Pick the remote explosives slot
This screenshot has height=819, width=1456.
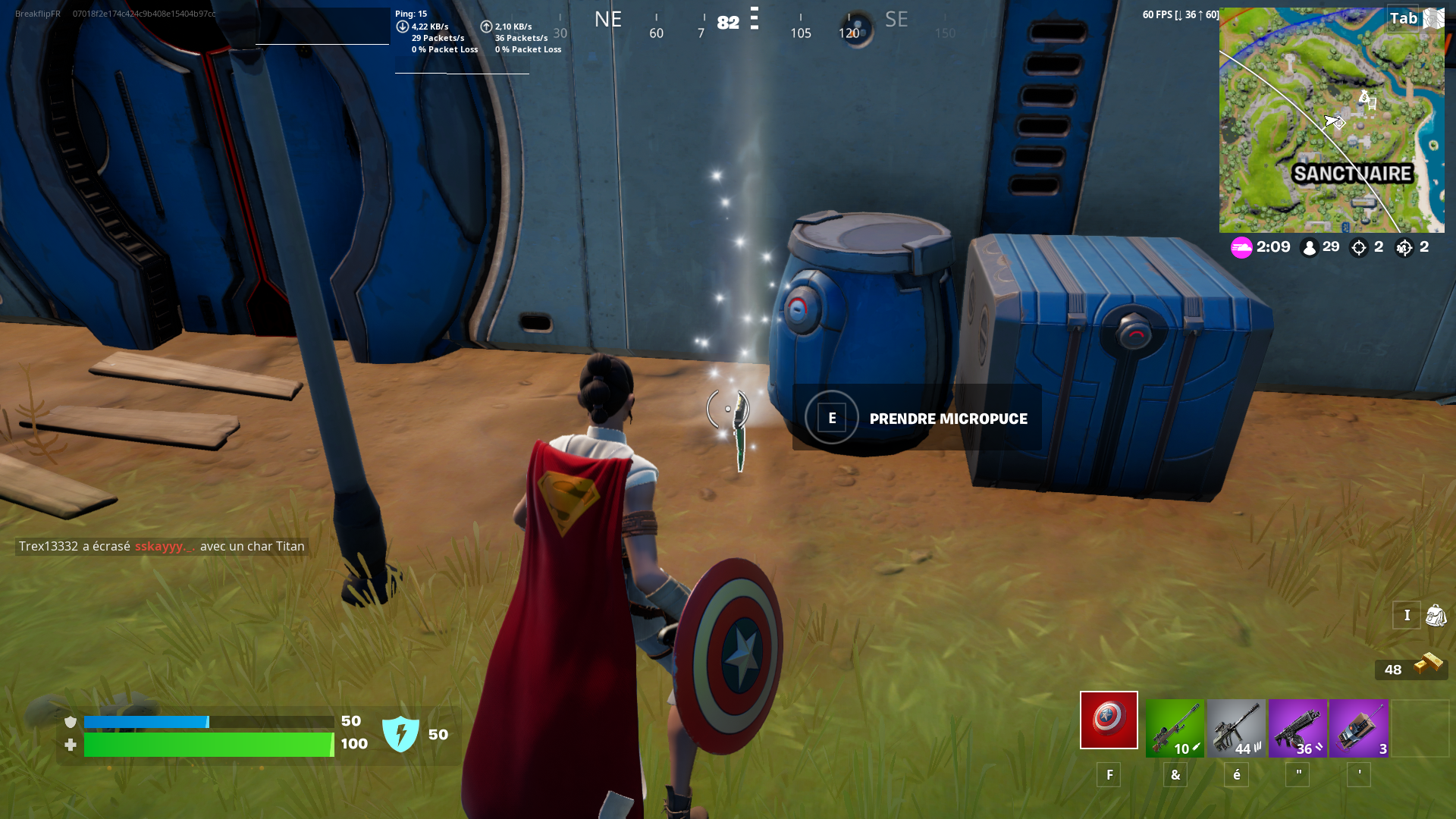tap(1358, 724)
